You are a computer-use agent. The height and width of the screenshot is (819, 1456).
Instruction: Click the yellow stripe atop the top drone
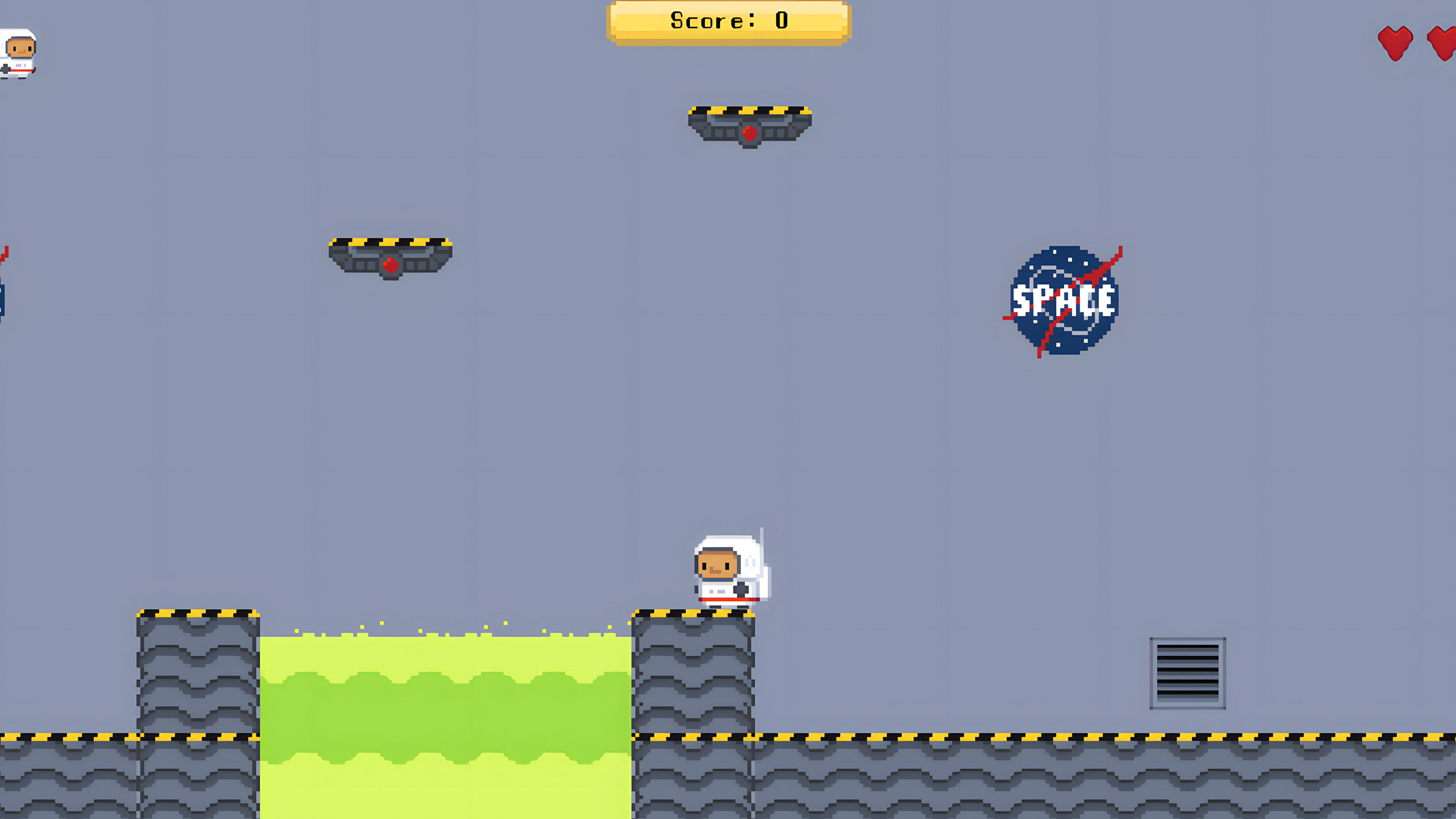(x=749, y=108)
